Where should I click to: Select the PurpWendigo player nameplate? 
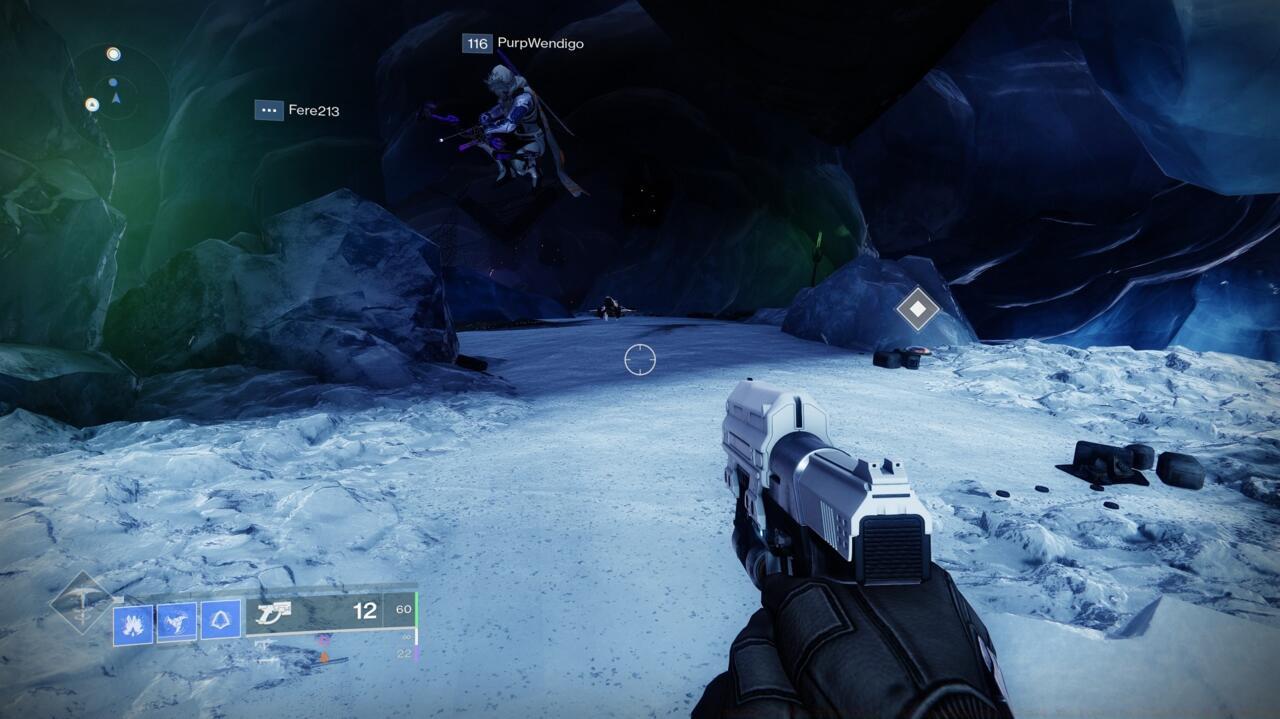coord(523,44)
